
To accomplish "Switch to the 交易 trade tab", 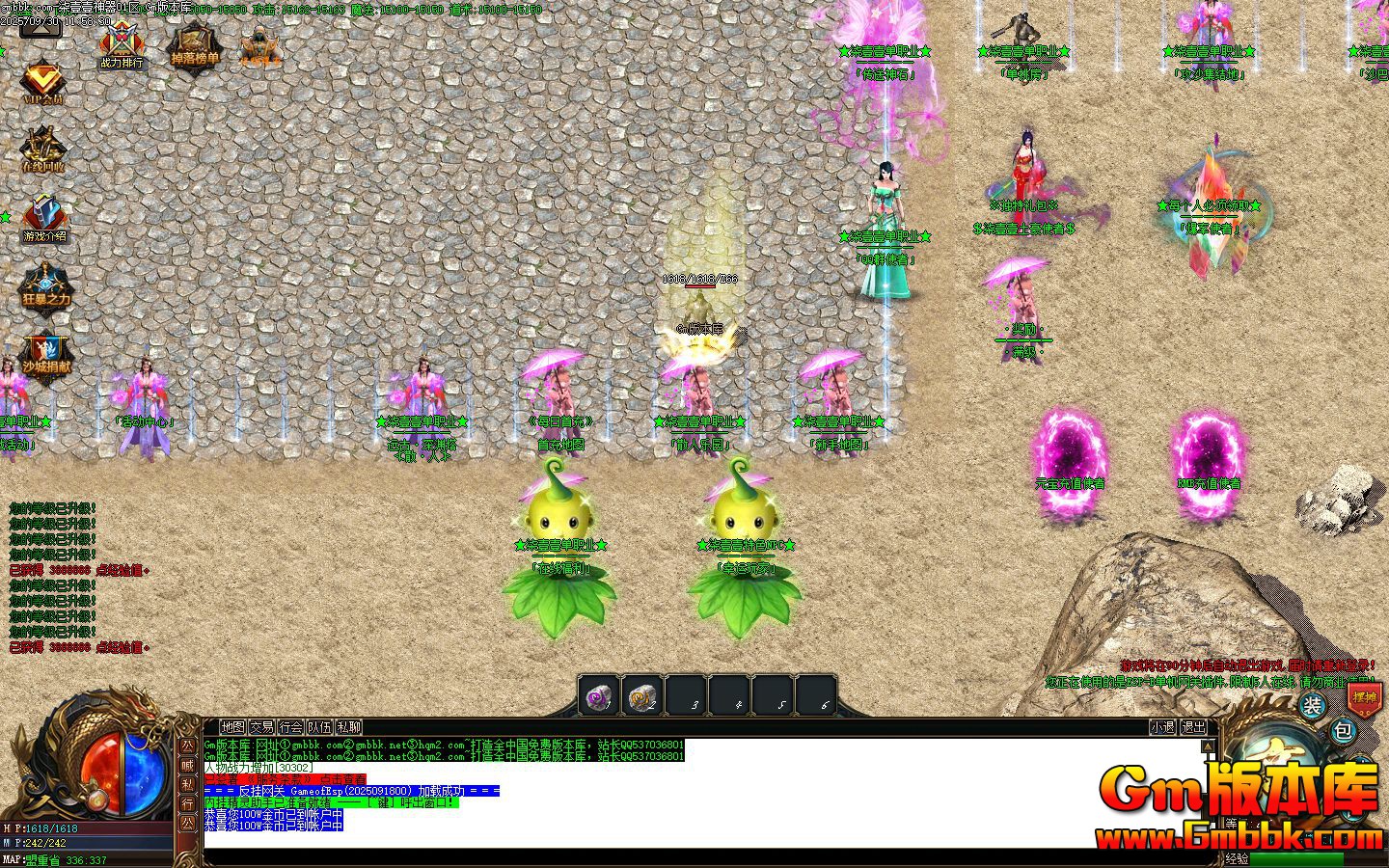I will [262, 728].
